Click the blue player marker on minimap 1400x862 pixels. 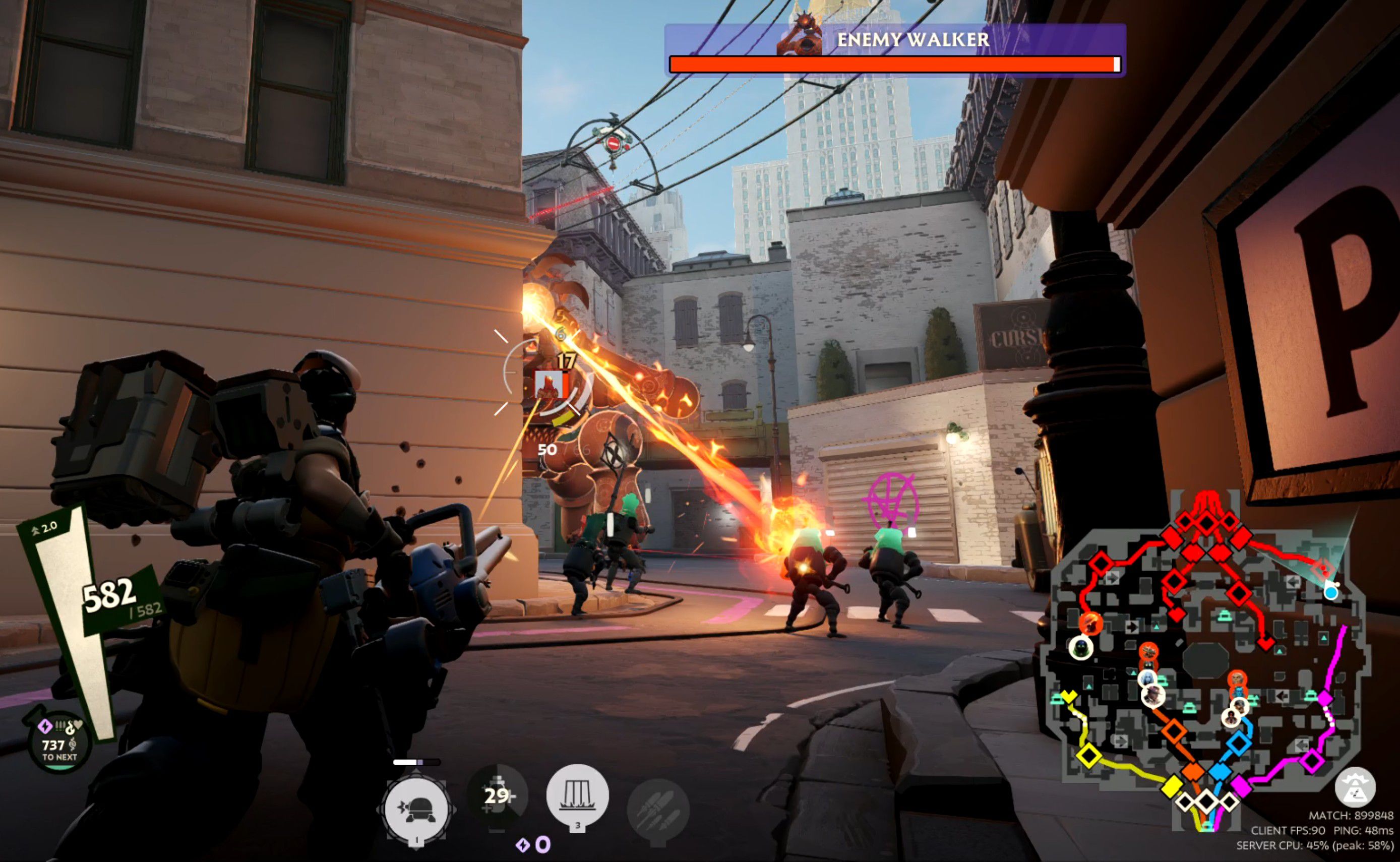[x=1331, y=593]
